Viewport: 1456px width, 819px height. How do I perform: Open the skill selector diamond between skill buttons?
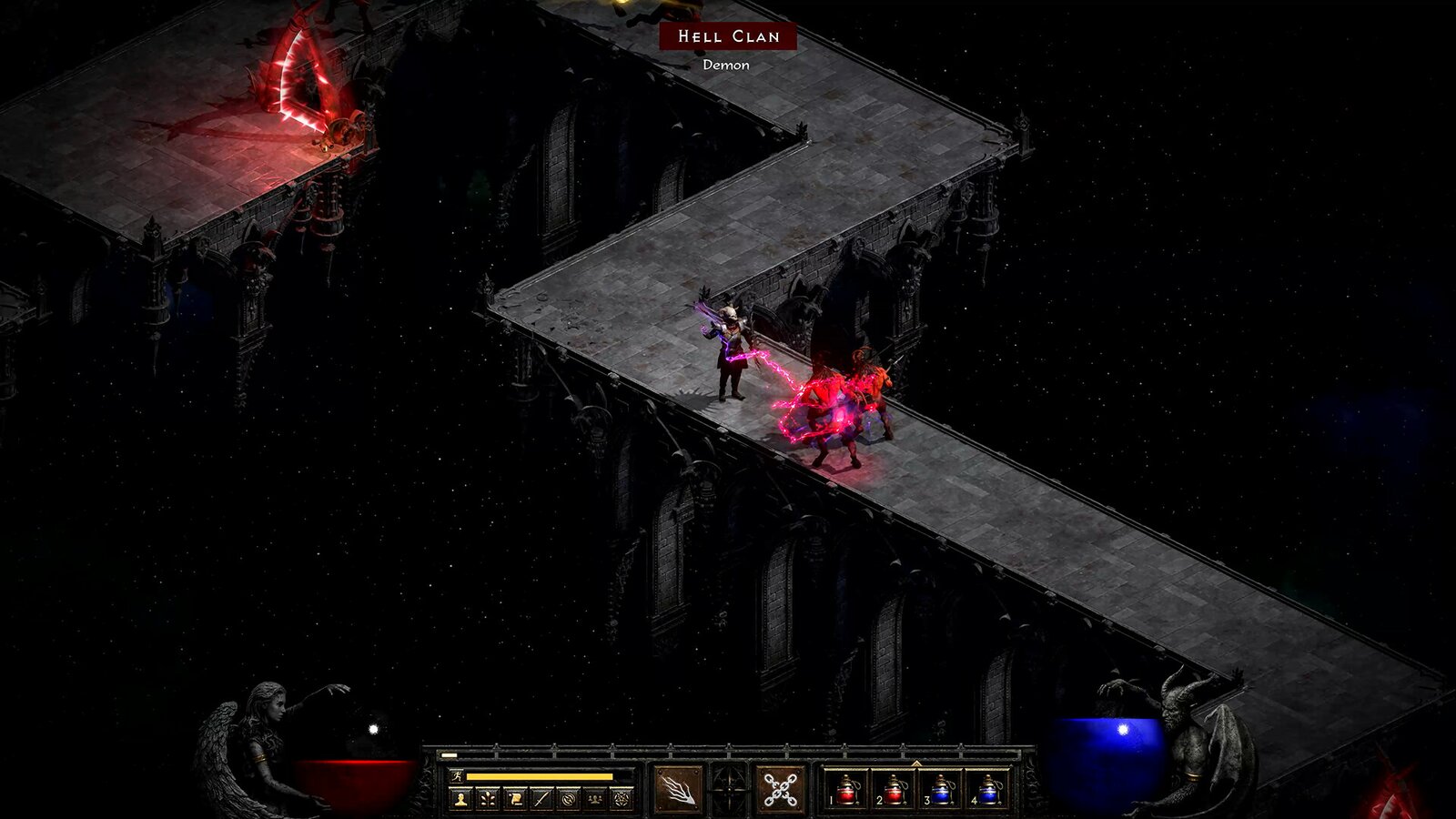(728, 789)
